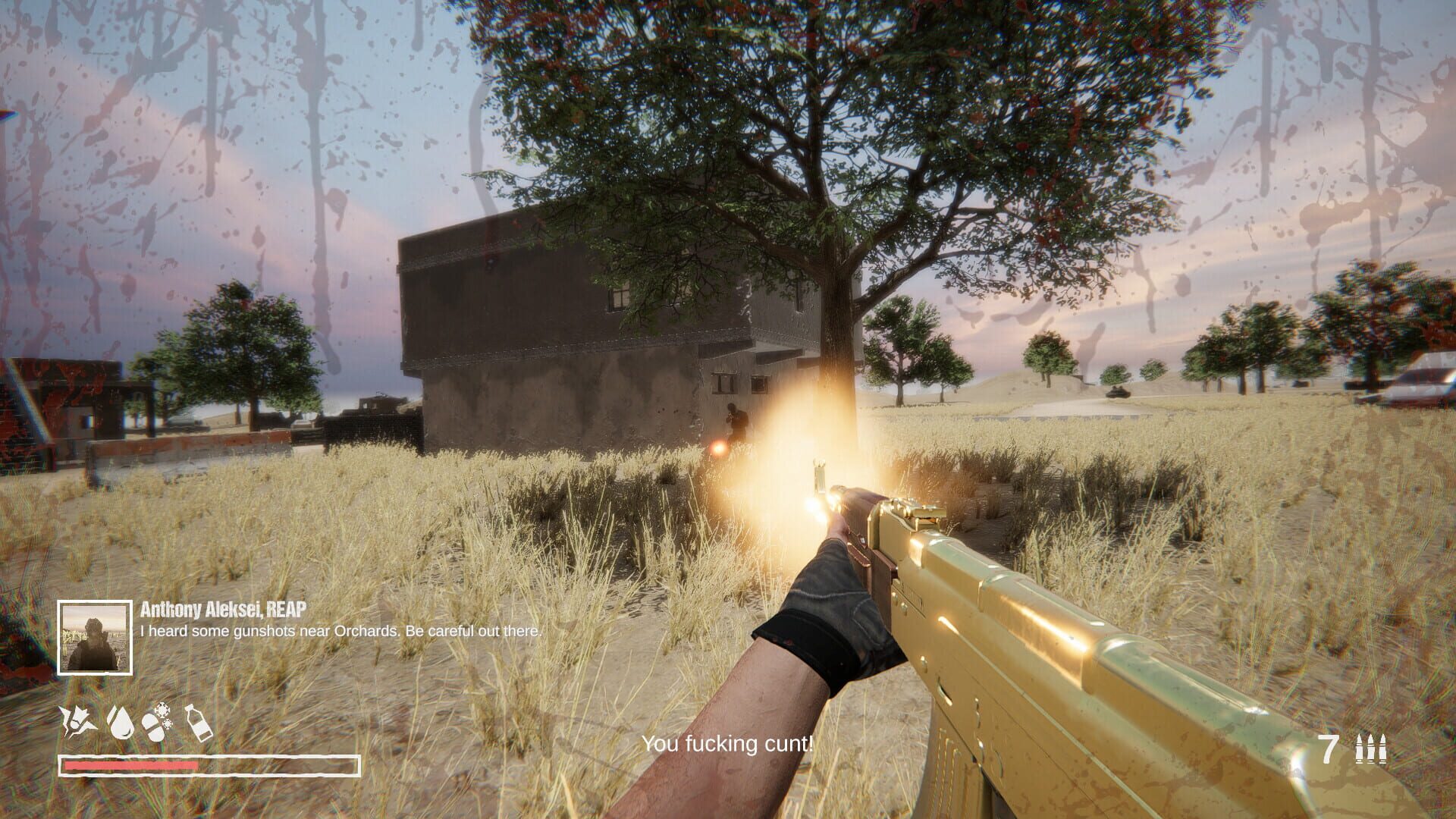
Task: Select the water bottle hydration icon
Action: 199,724
